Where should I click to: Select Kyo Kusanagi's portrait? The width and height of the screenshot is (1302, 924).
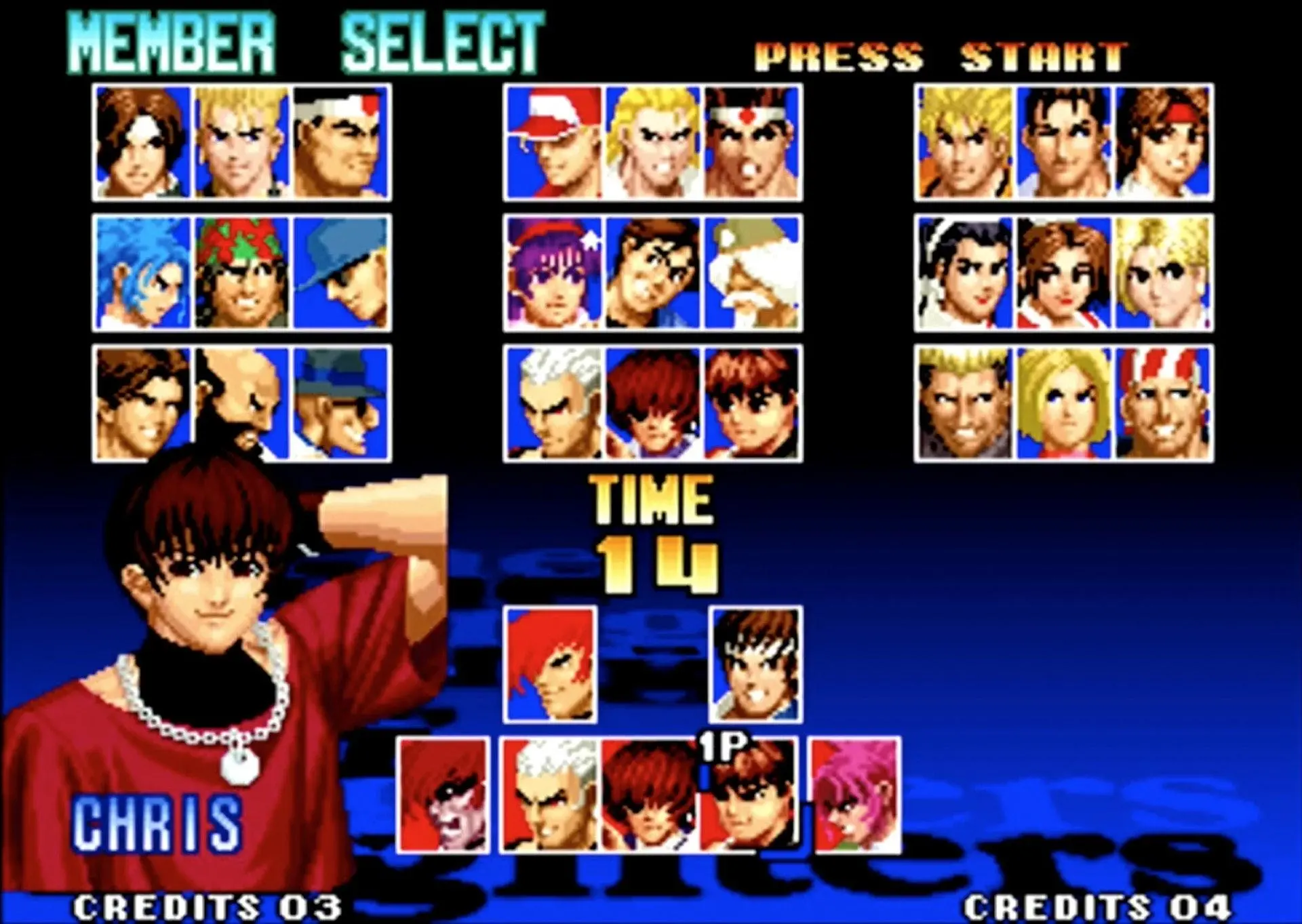click(143, 142)
